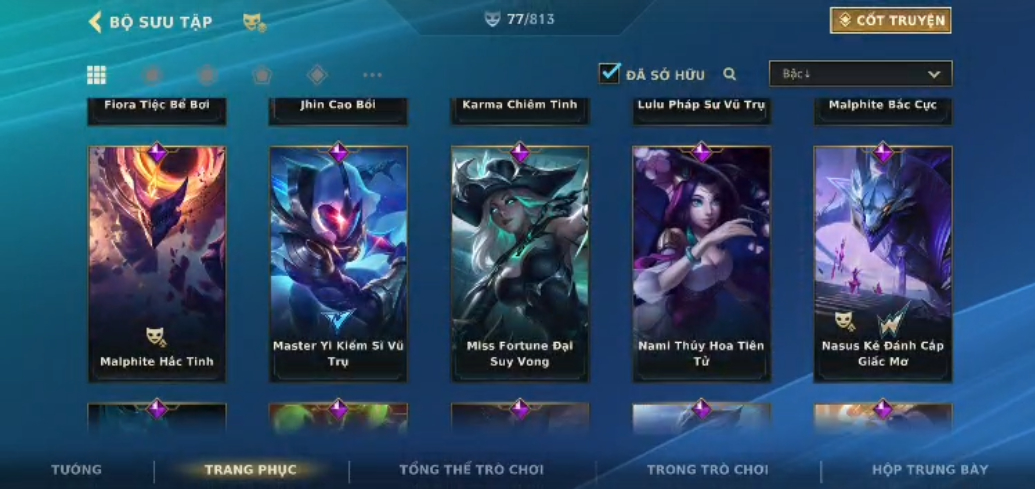Select the grid view filter icon

tap(97, 75)
